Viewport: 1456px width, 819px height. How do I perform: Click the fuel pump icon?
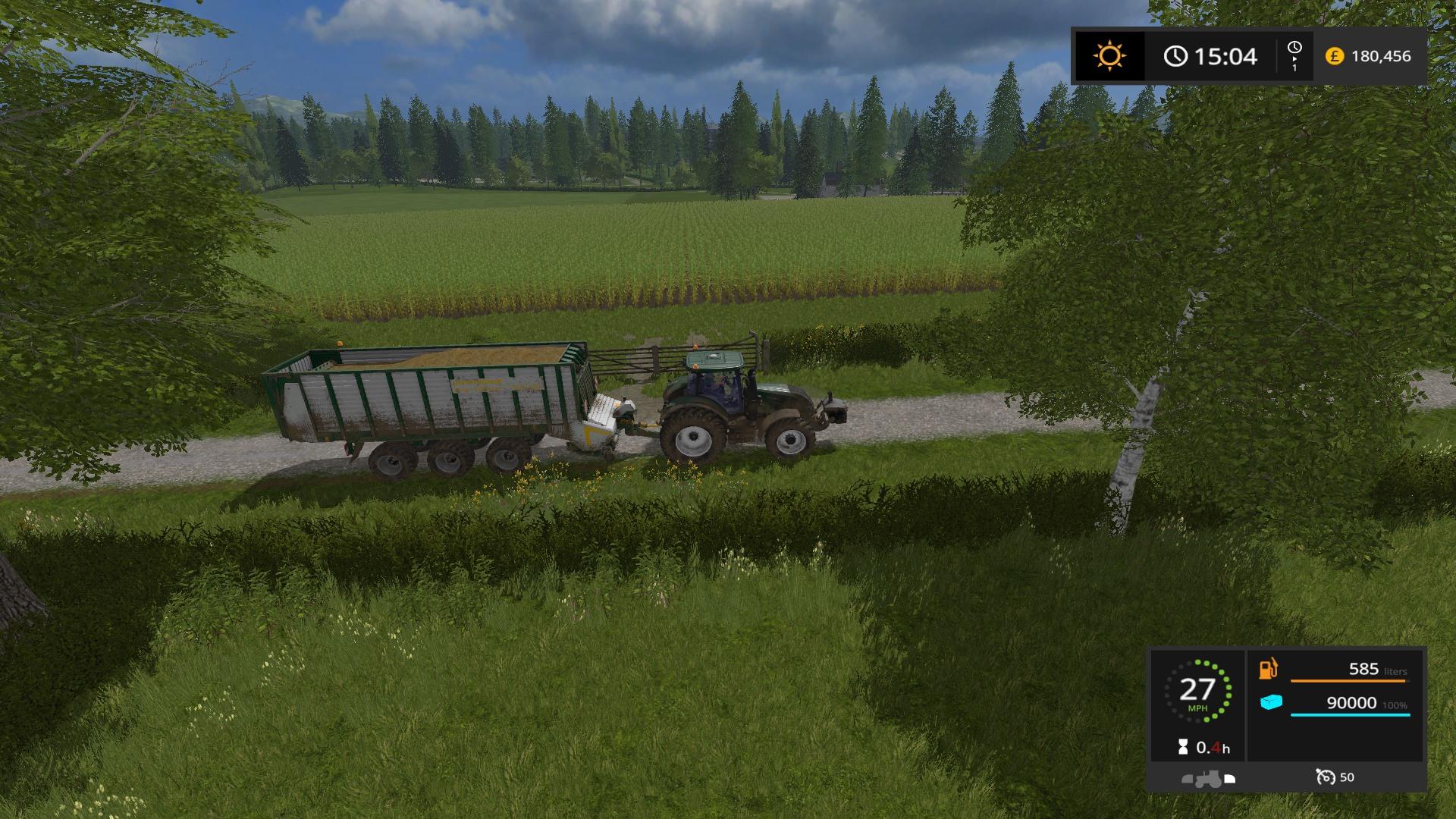pos(1269,669)
